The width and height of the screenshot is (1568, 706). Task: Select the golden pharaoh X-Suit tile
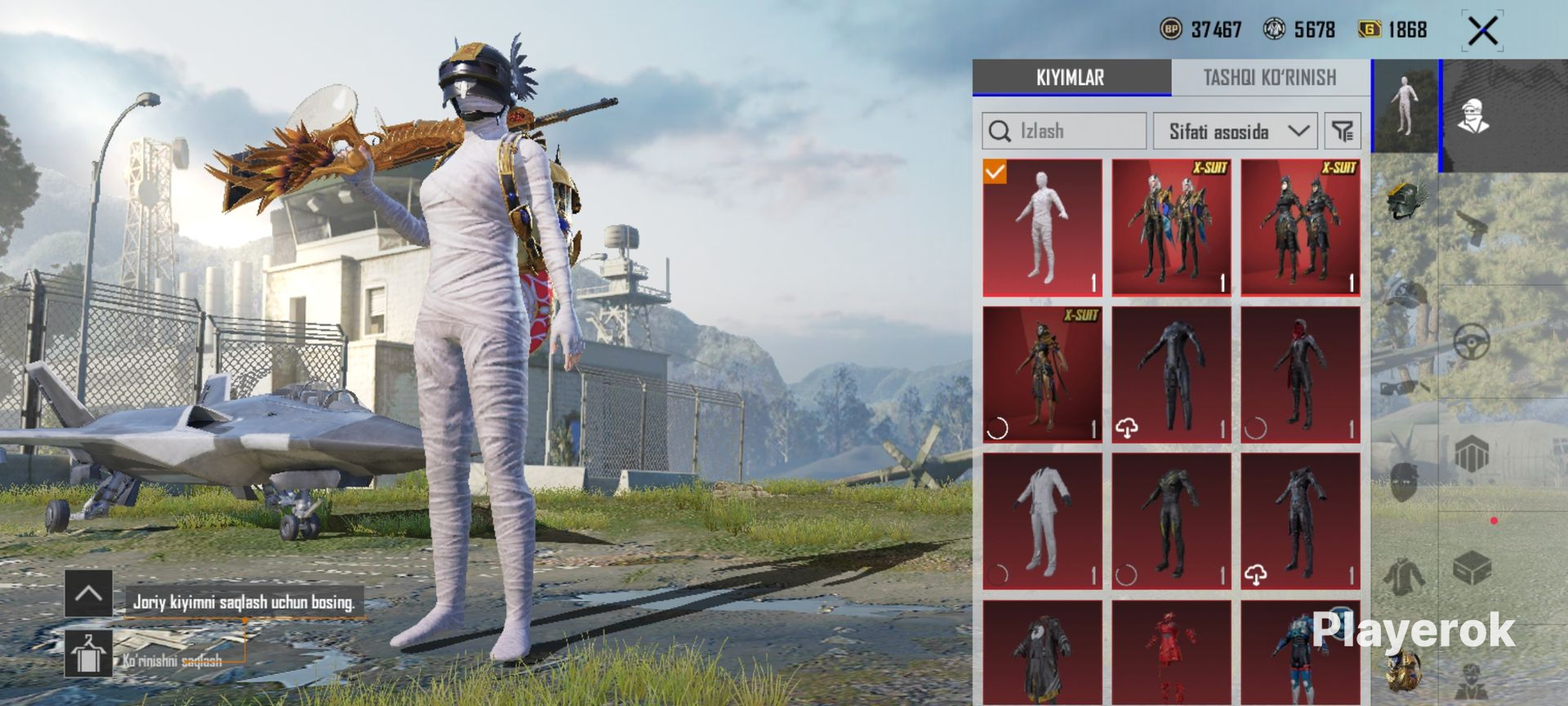[1042, 374]
